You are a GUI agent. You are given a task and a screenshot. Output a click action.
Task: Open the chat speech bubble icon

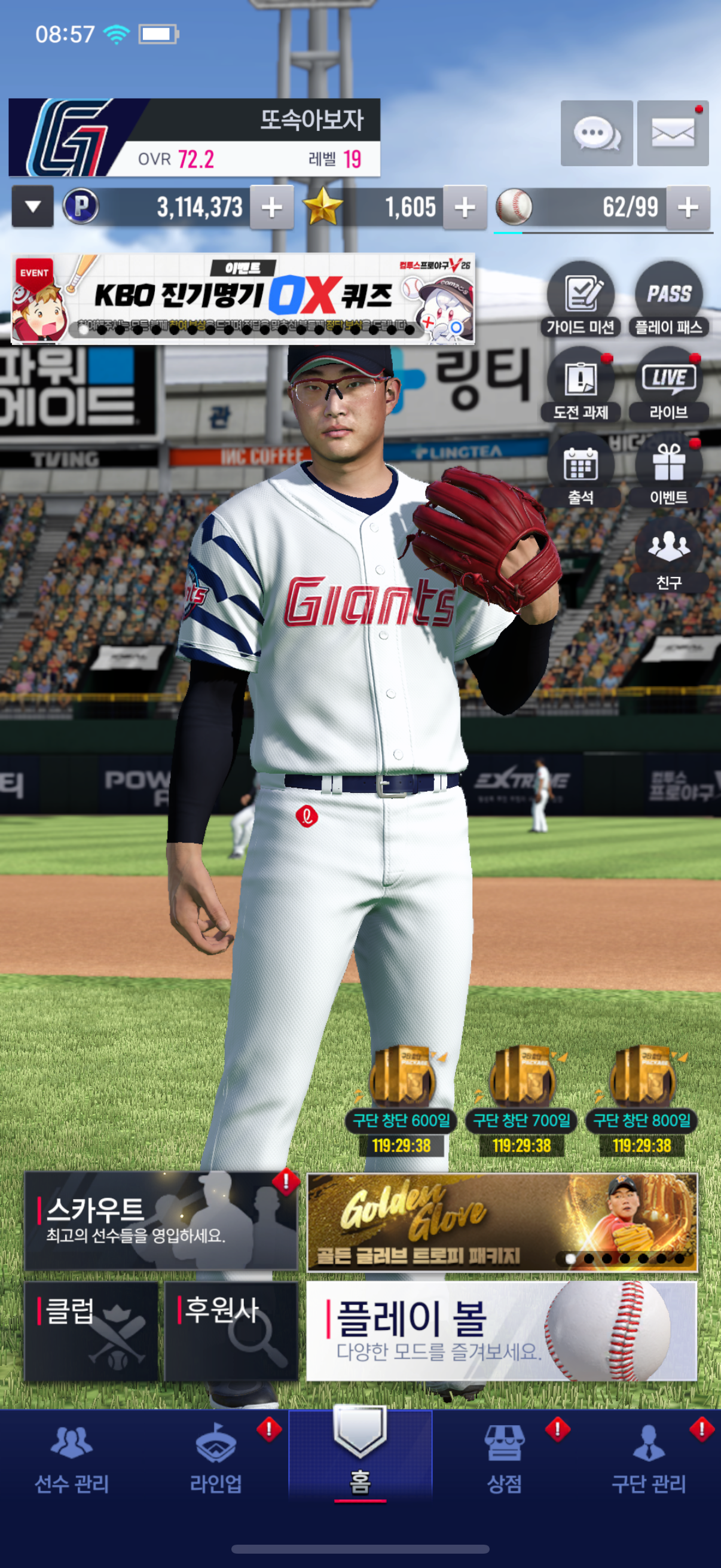click(x=596, y=133)
